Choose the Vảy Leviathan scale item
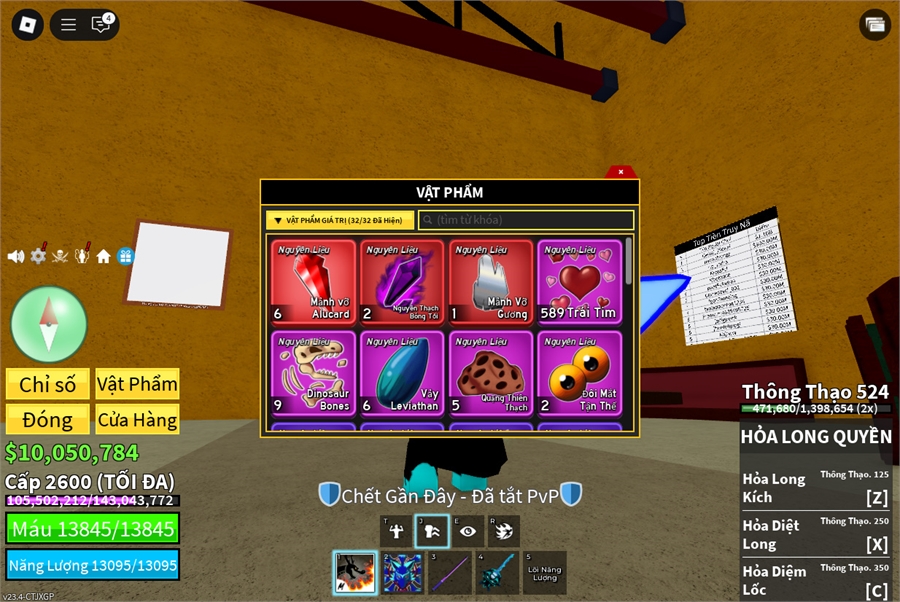Image resolution: width=900 pixels, height=602 pixels. point(403,373)
